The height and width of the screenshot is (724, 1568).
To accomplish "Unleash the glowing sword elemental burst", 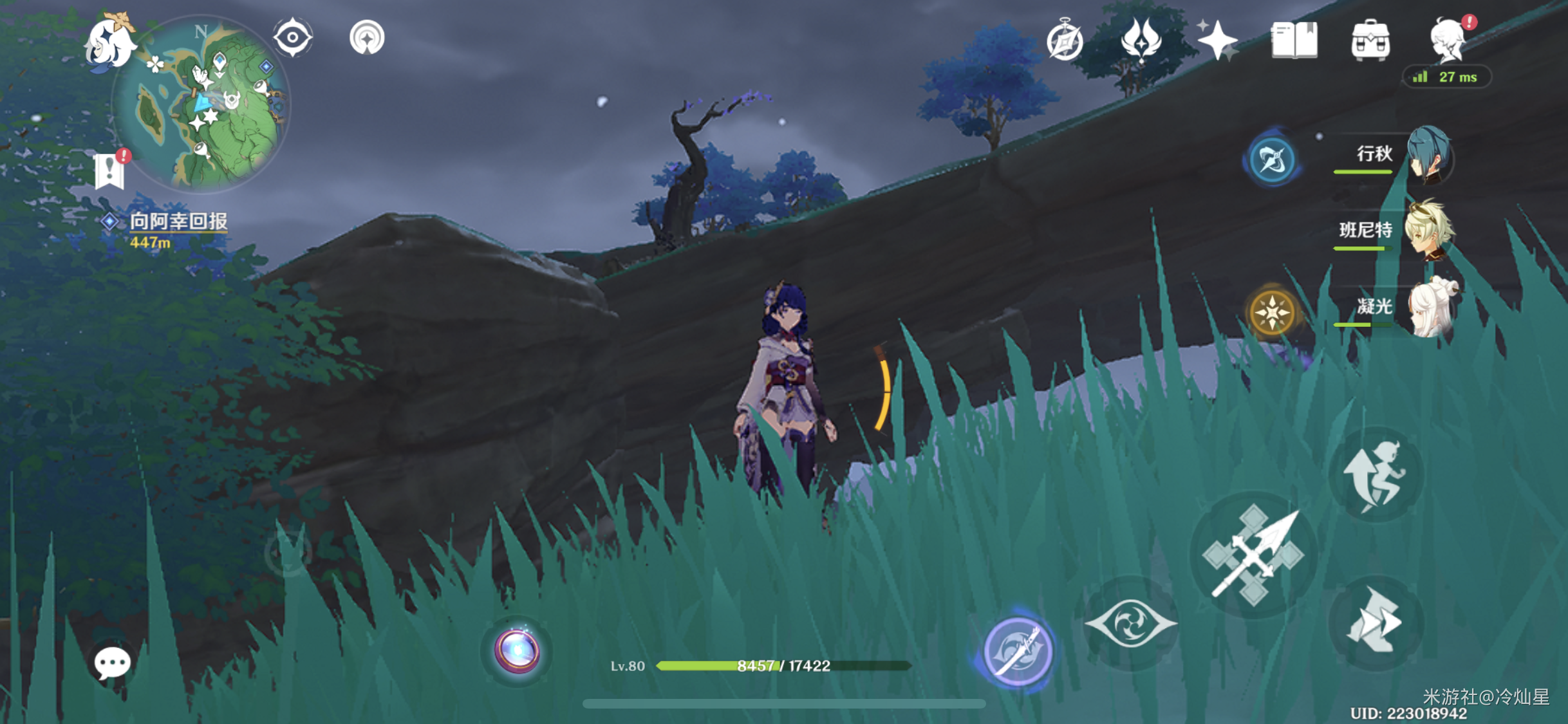I will coord(1018,651).
